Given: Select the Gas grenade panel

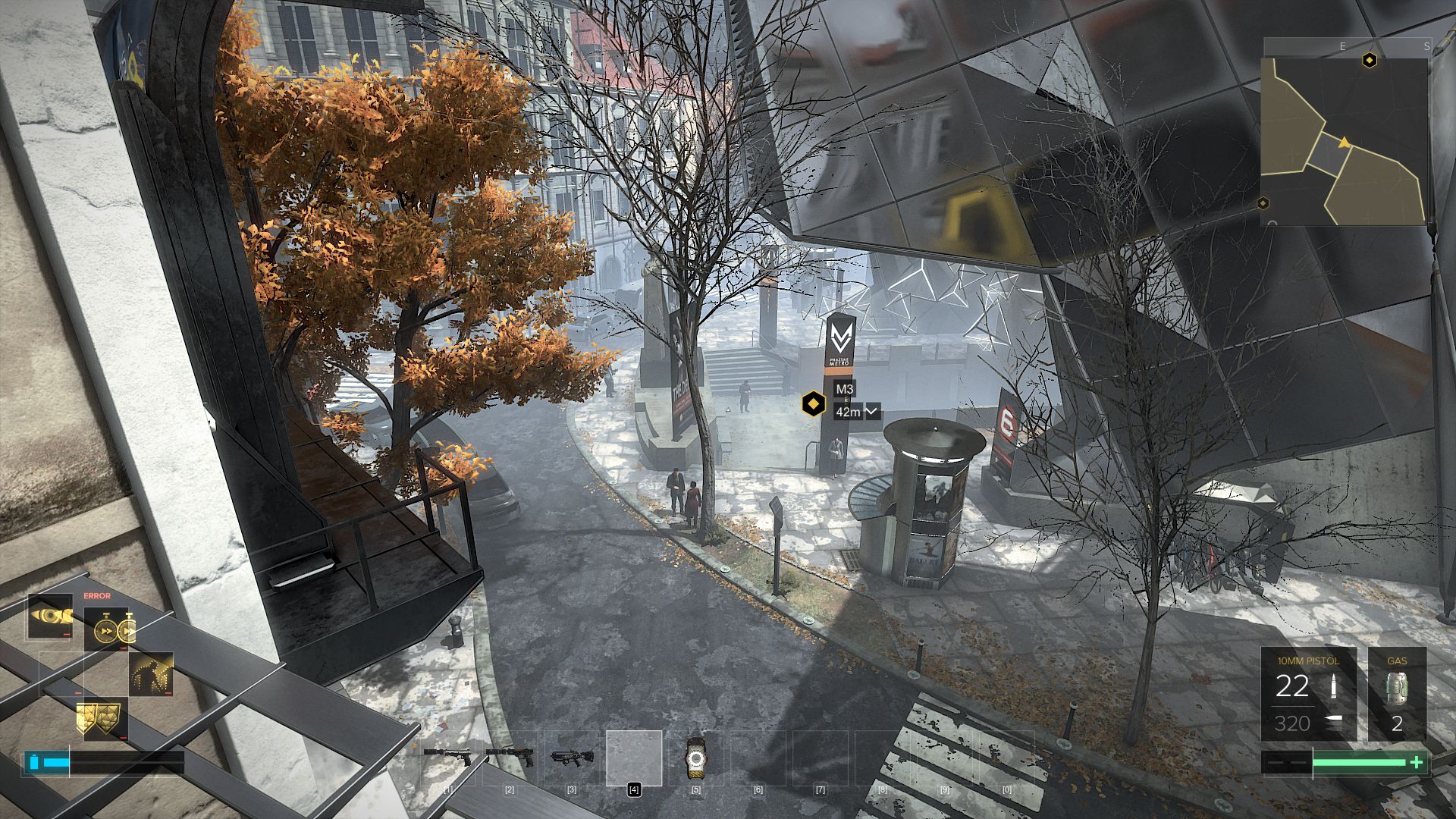Looking at the screenshot, I should coord(1397,694).
